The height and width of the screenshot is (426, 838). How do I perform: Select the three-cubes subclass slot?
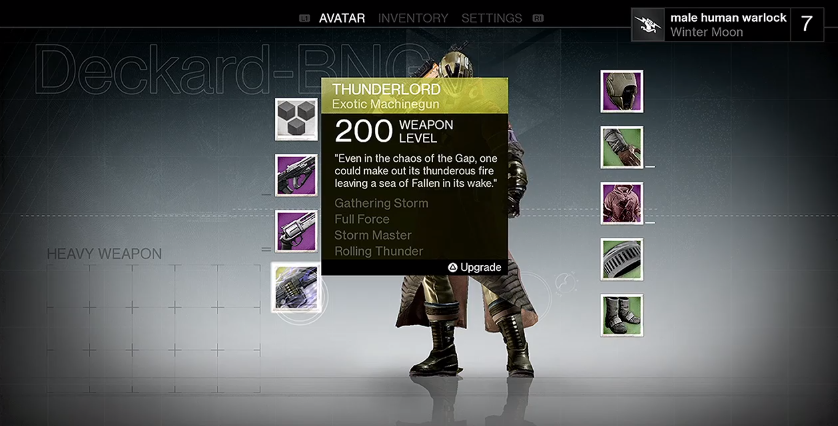(x=296, y=120)
